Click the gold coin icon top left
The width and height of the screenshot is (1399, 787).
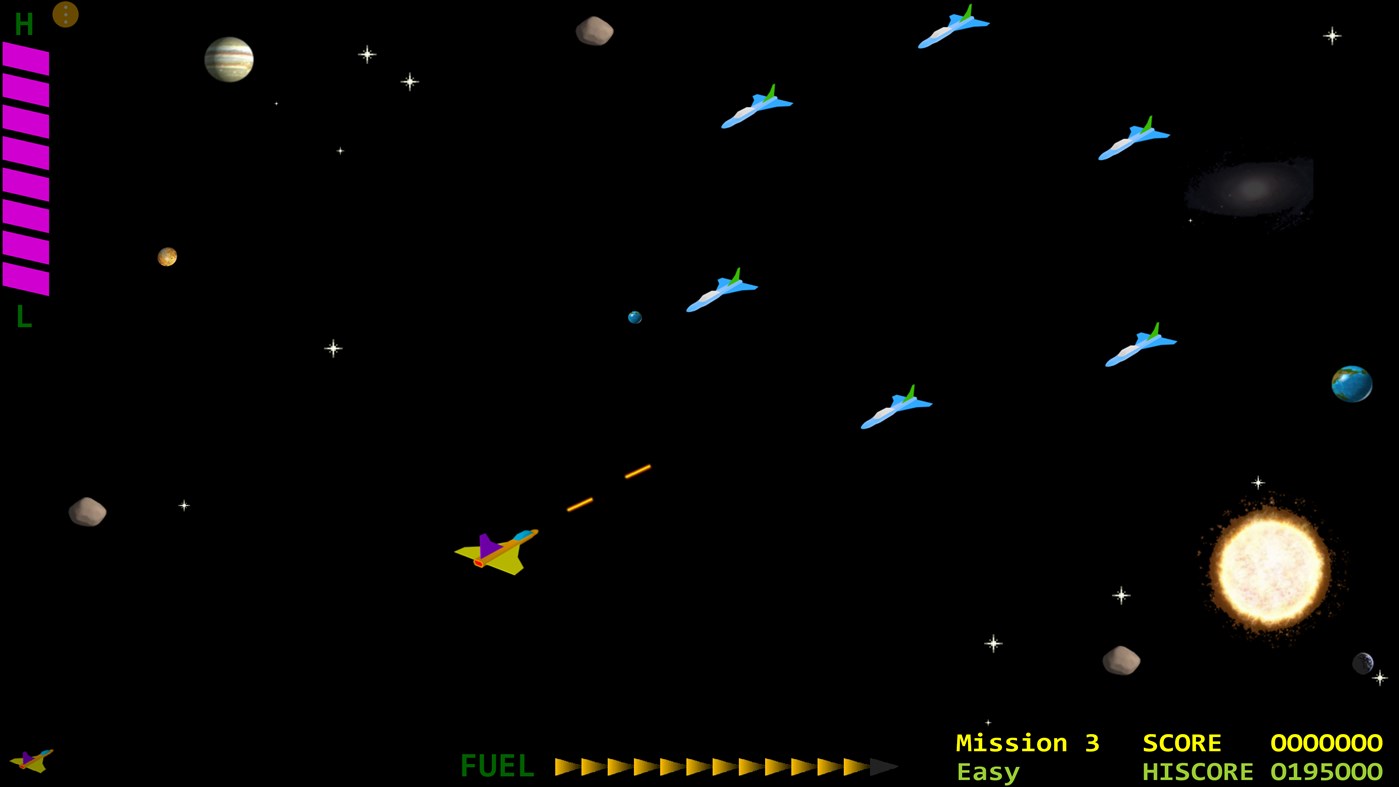coord(64,13)
